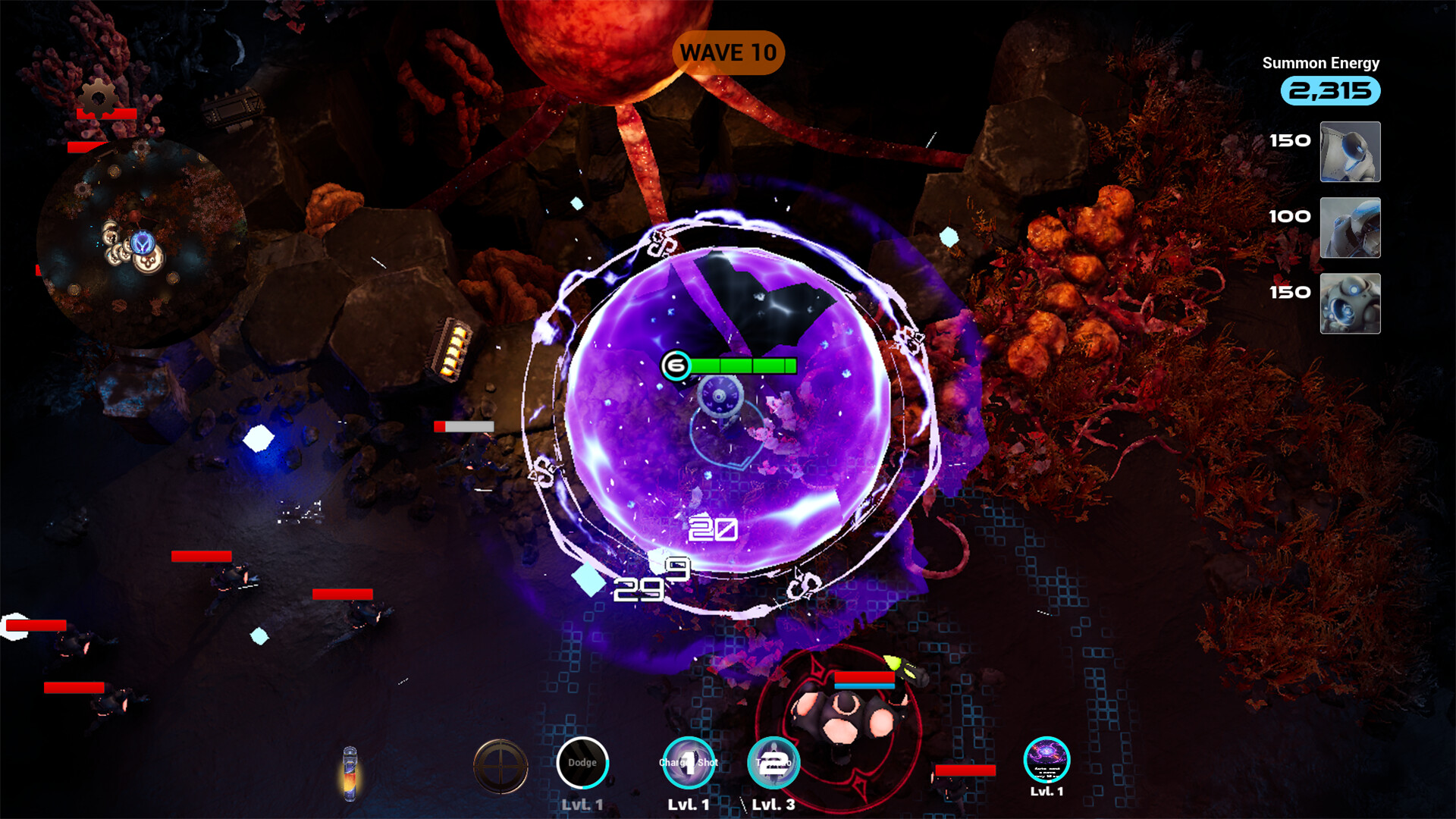Activate the galaxy swirl ability icon

coord(1046,759)
